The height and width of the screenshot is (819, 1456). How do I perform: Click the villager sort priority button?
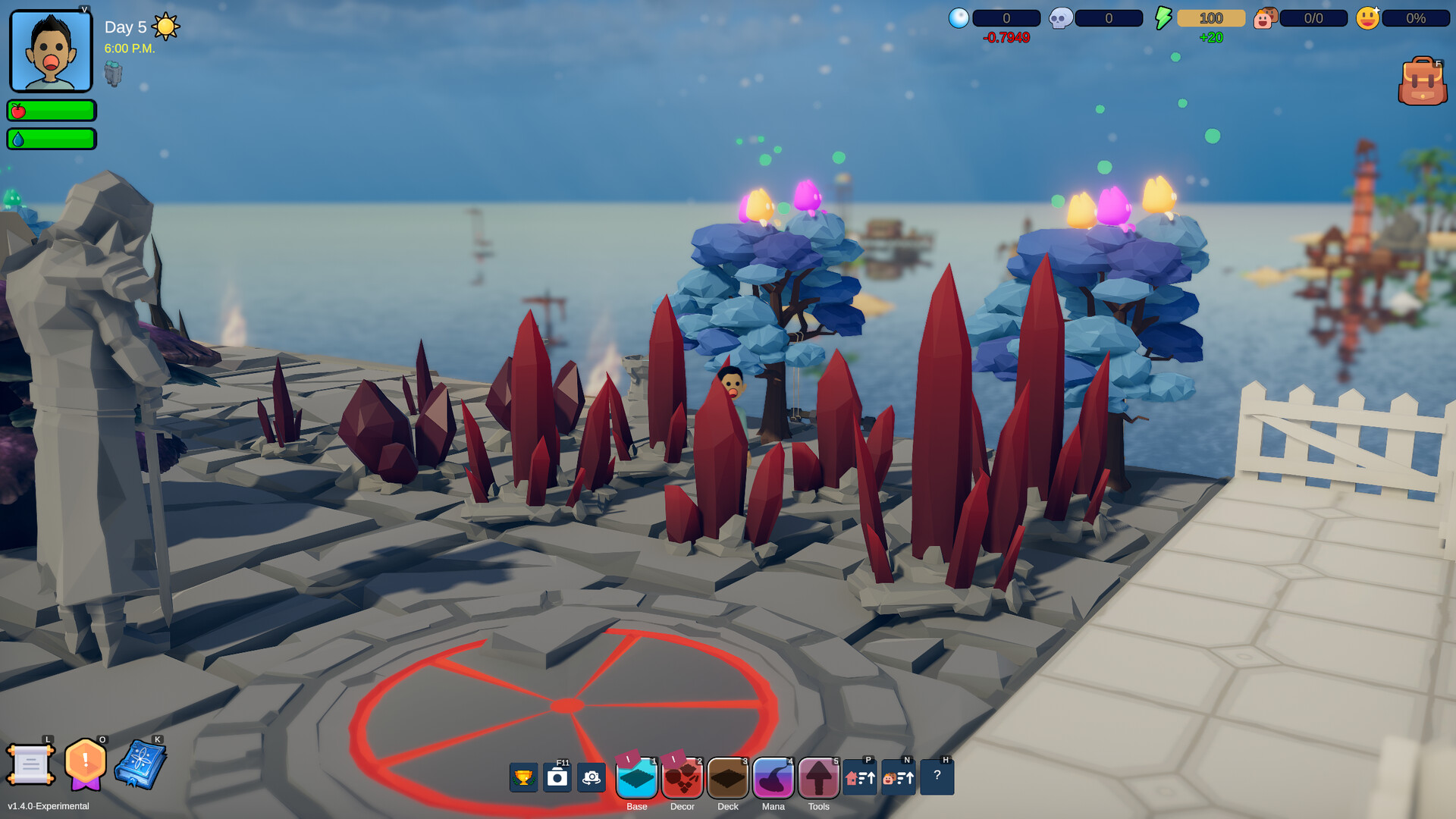899,778
